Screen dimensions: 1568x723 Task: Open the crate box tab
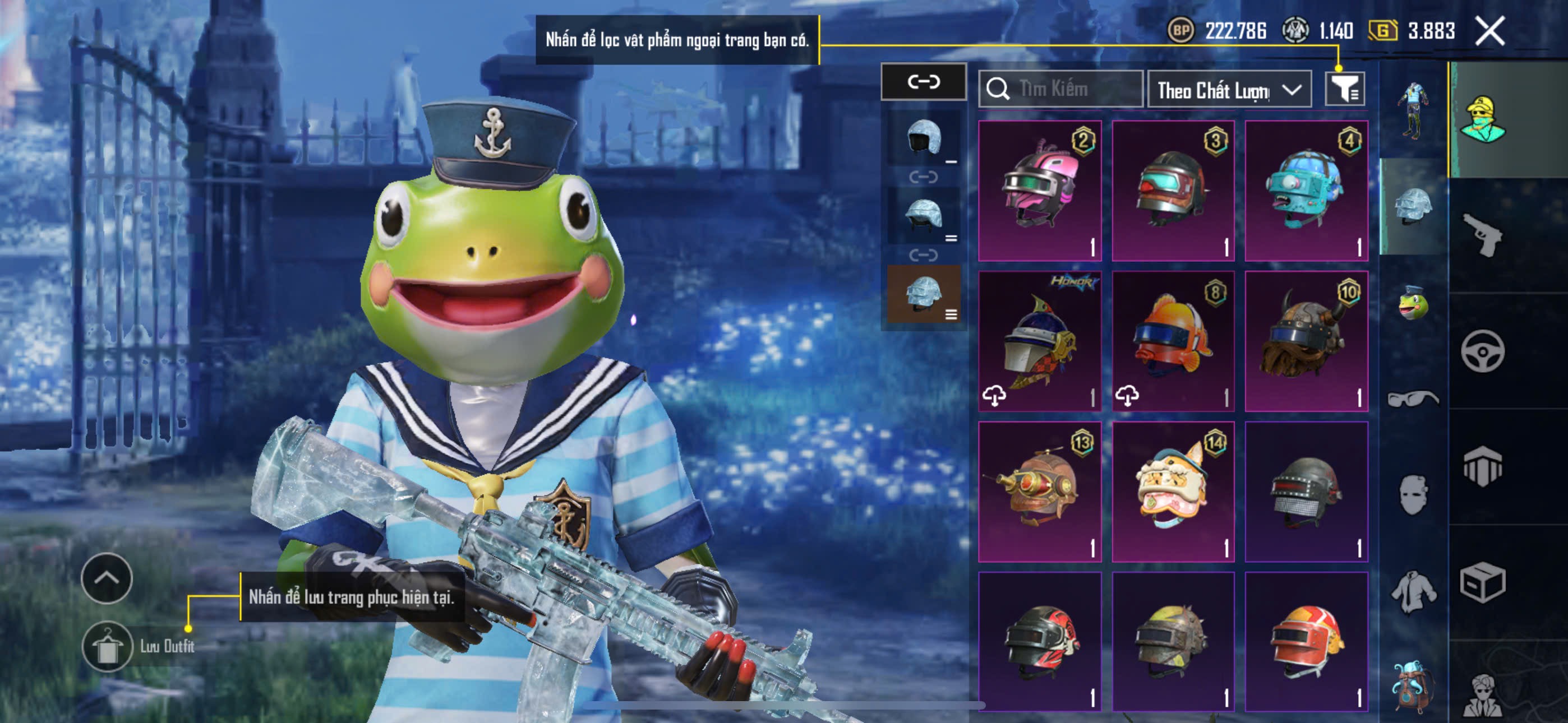pos(1482,582)
